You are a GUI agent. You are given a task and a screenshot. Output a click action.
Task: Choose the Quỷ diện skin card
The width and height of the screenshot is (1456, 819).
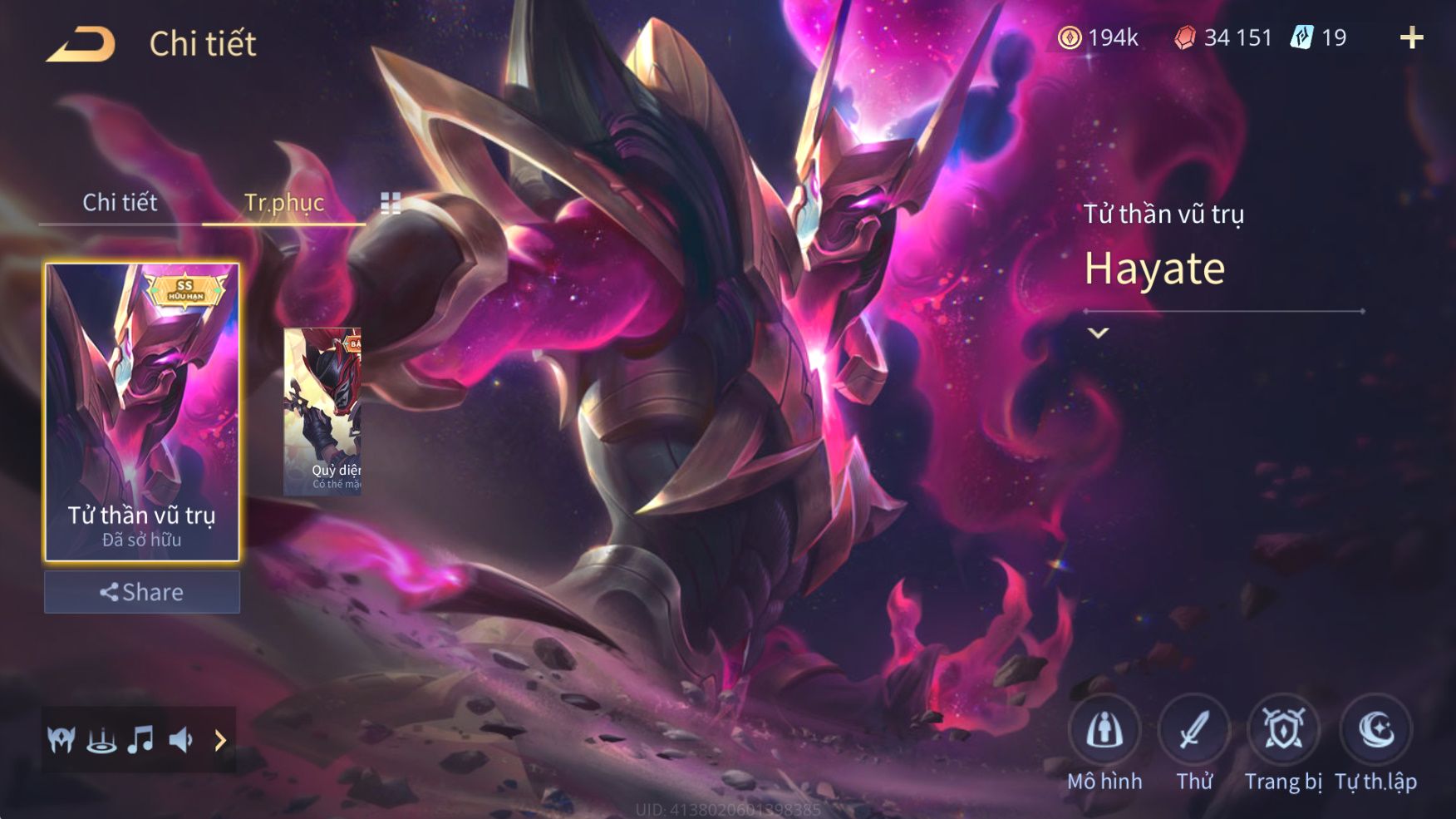322,412
